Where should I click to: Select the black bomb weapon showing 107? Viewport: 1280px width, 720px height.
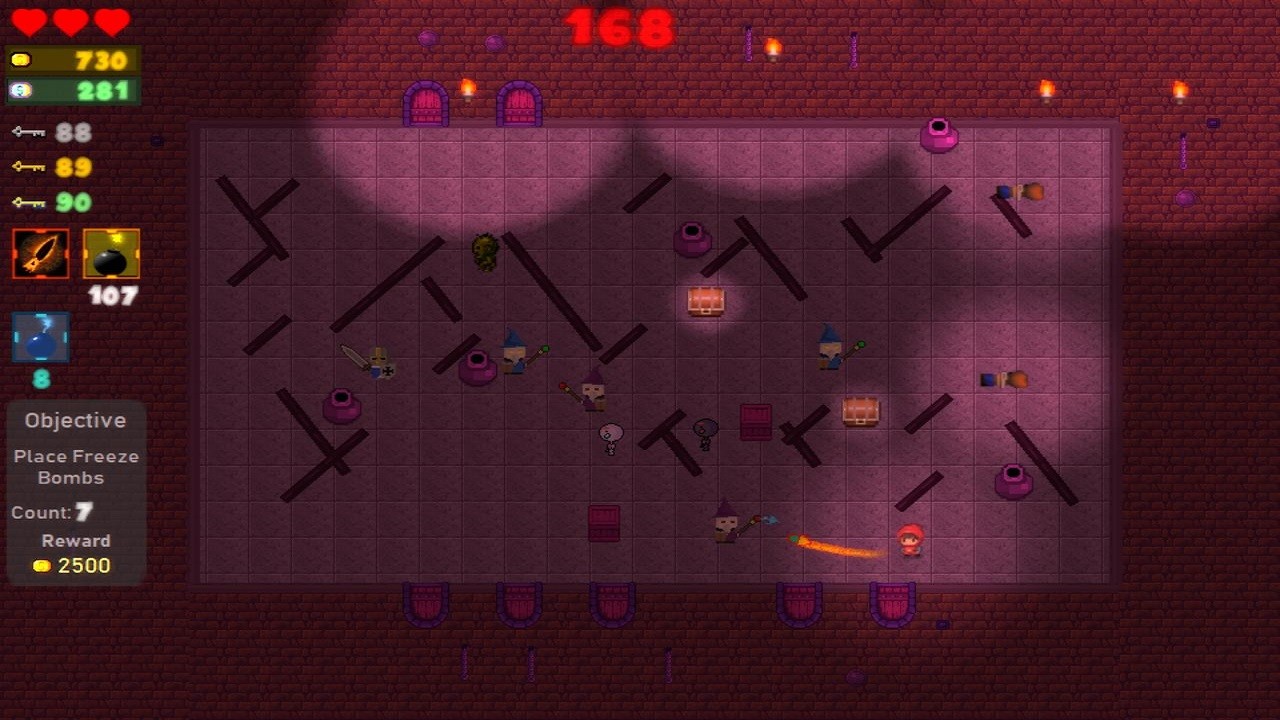pyautogui.click(x=110, y=252)
